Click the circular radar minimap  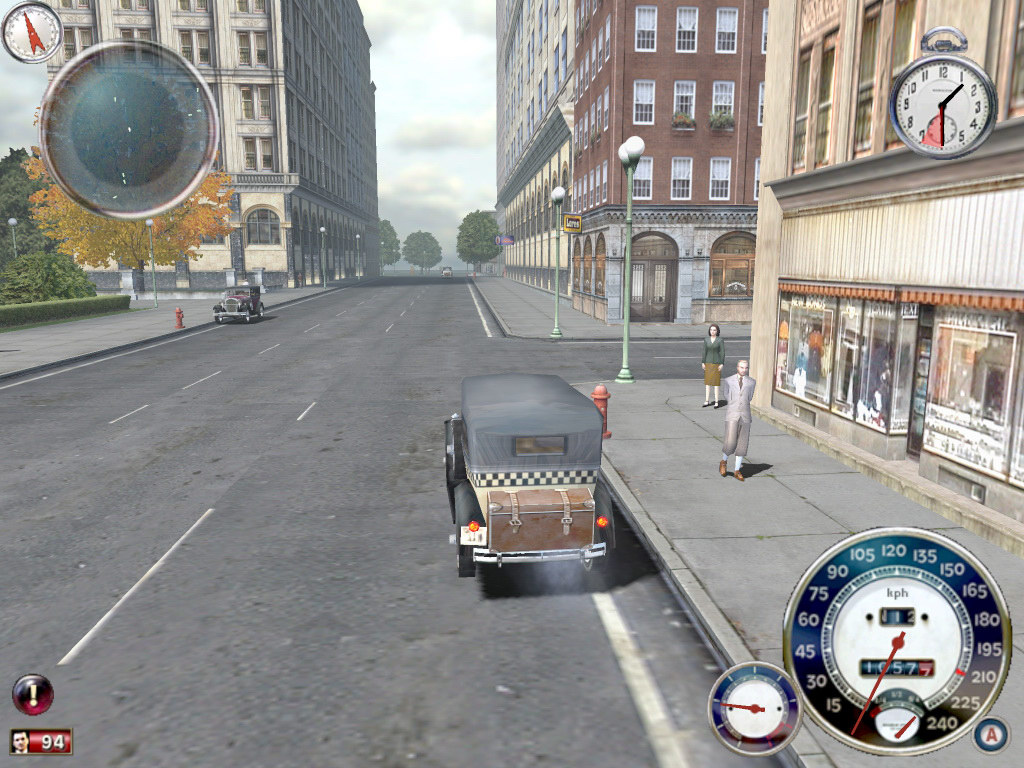point(129,129)
